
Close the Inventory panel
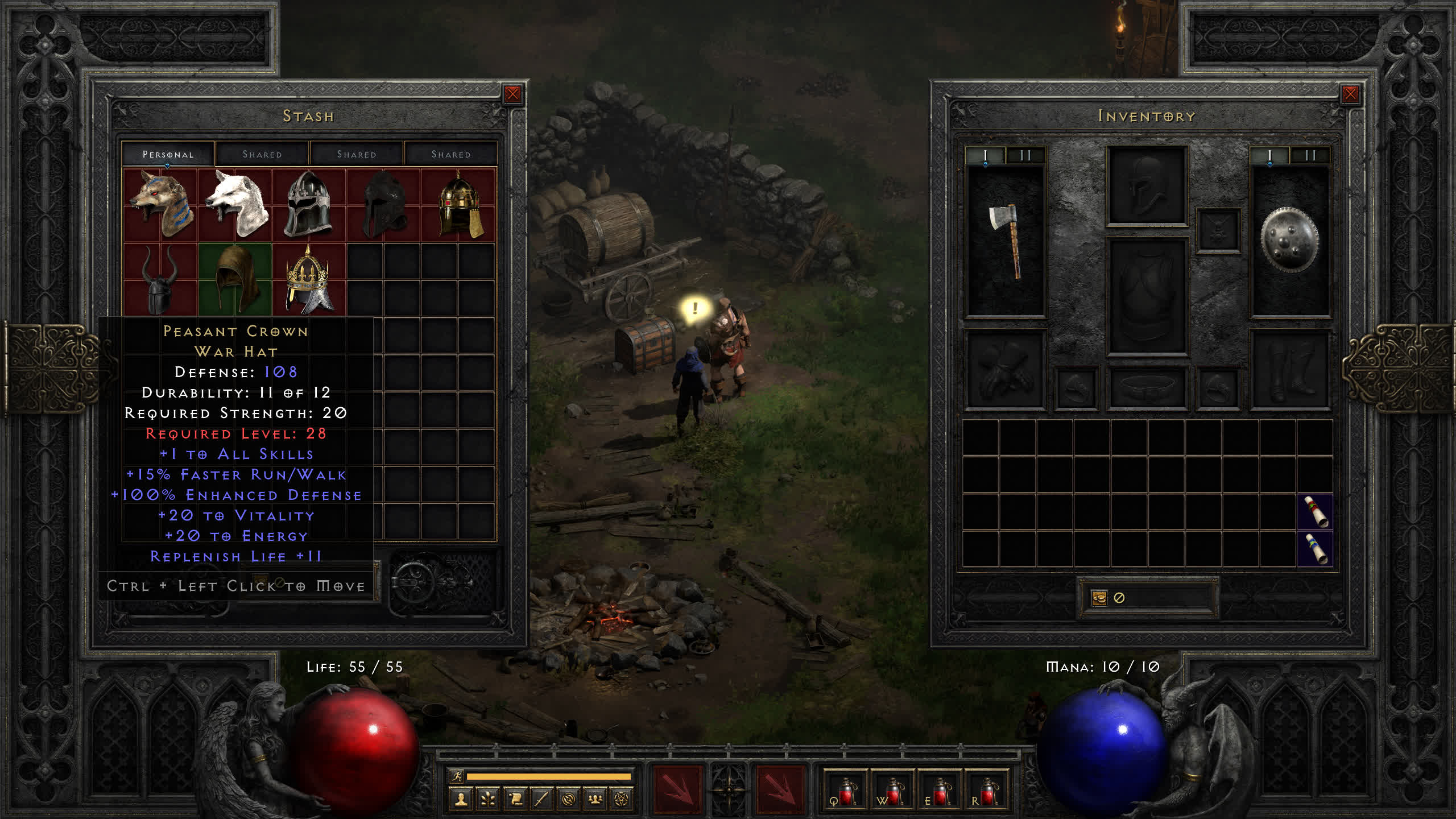[x=1350, y=94]
